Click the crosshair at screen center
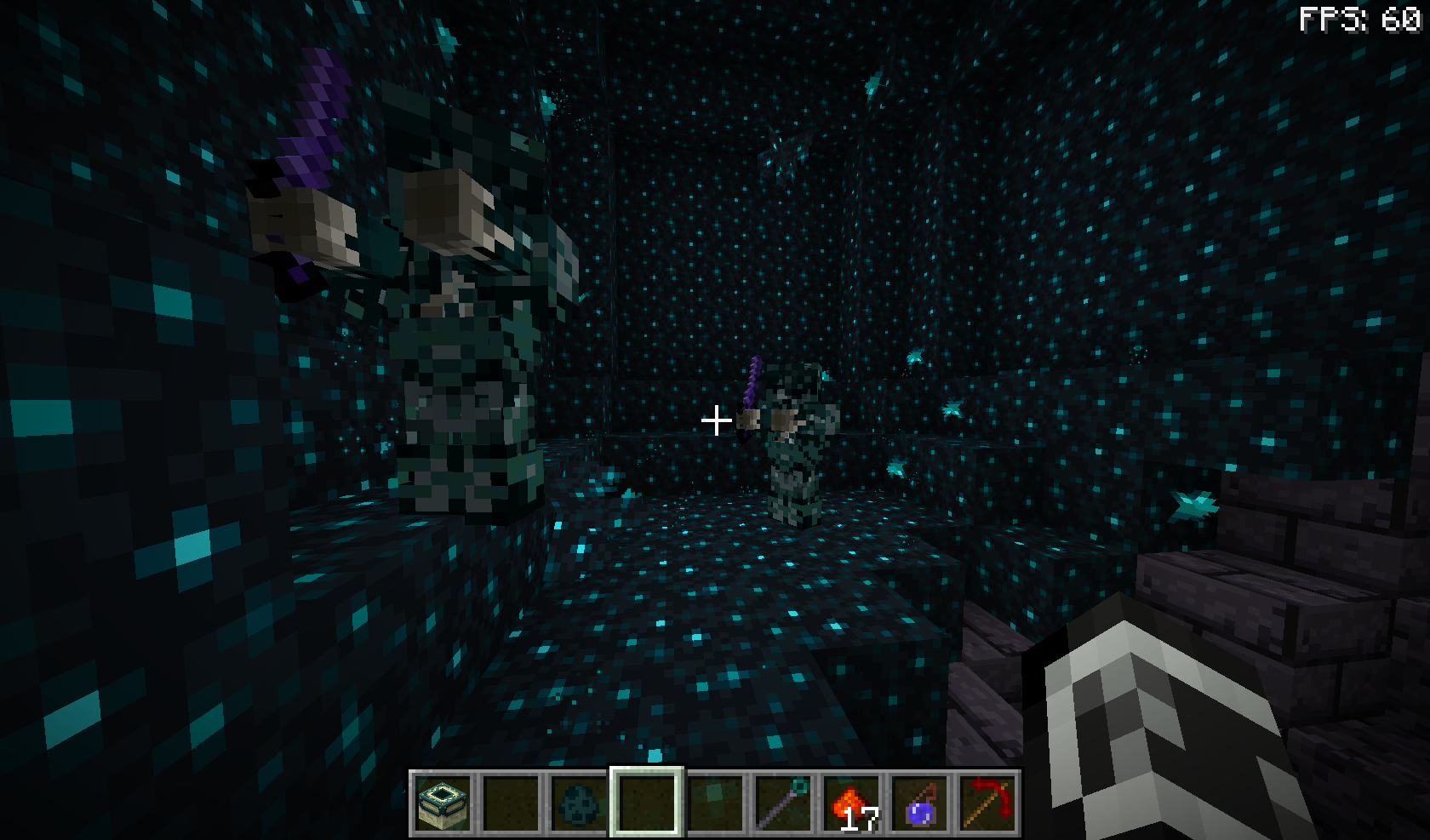Screen dimensions: 1430x840 pyautogui.click(x=718, y=419)
